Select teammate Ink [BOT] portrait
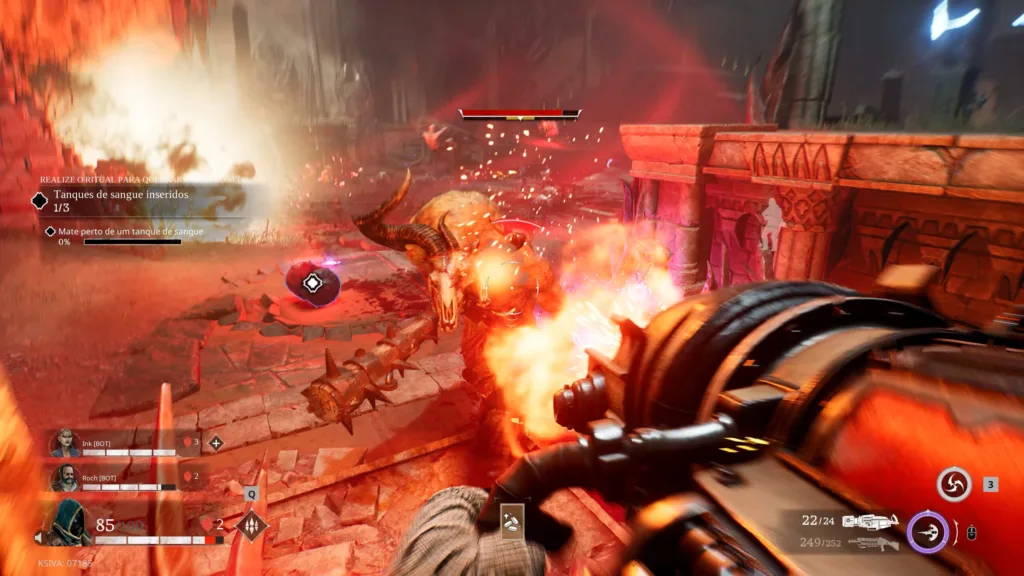1024x576 pixels. pos(66,443)
